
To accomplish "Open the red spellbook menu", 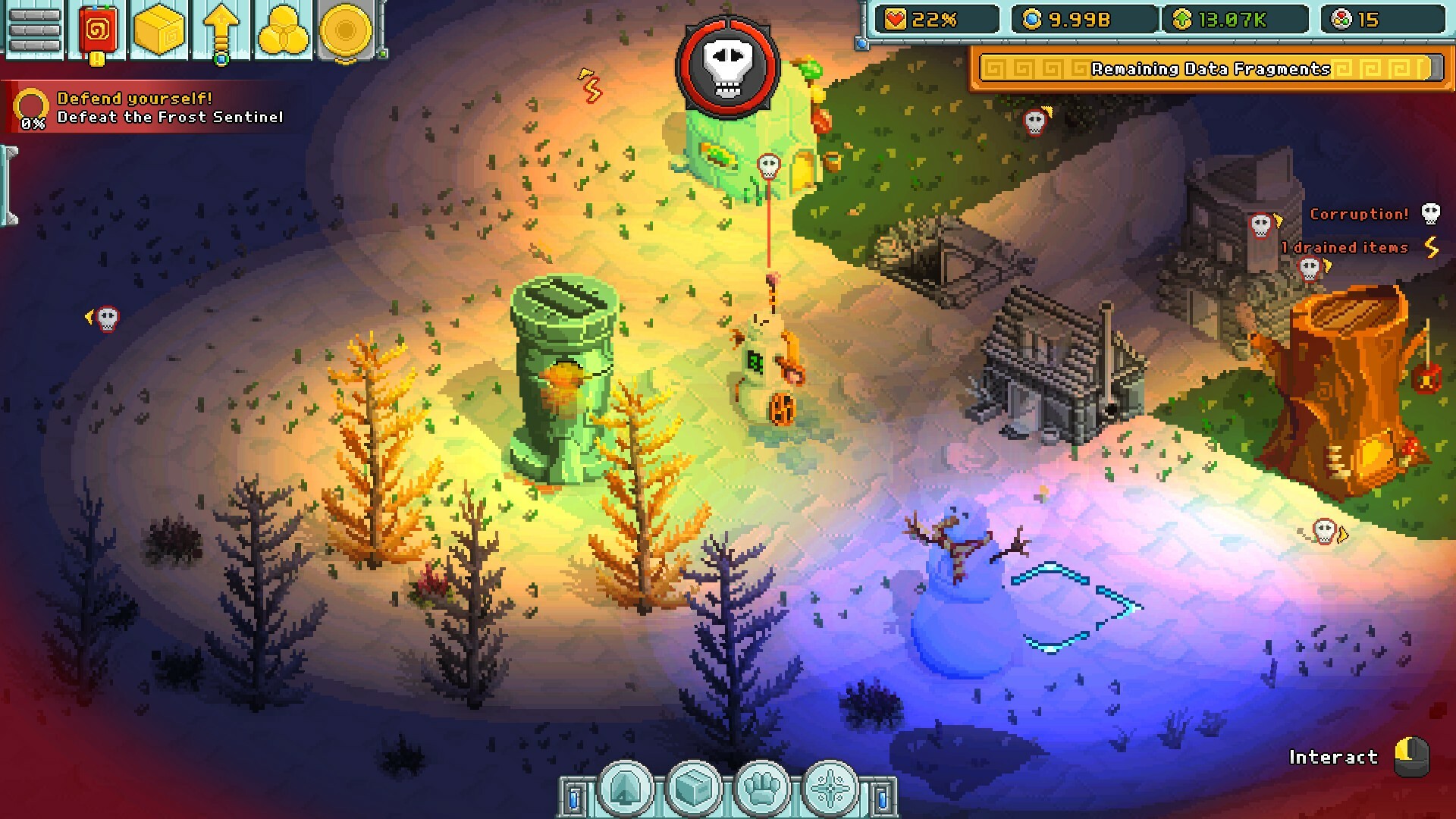I will pyautogui.click(x=97, y=30).
